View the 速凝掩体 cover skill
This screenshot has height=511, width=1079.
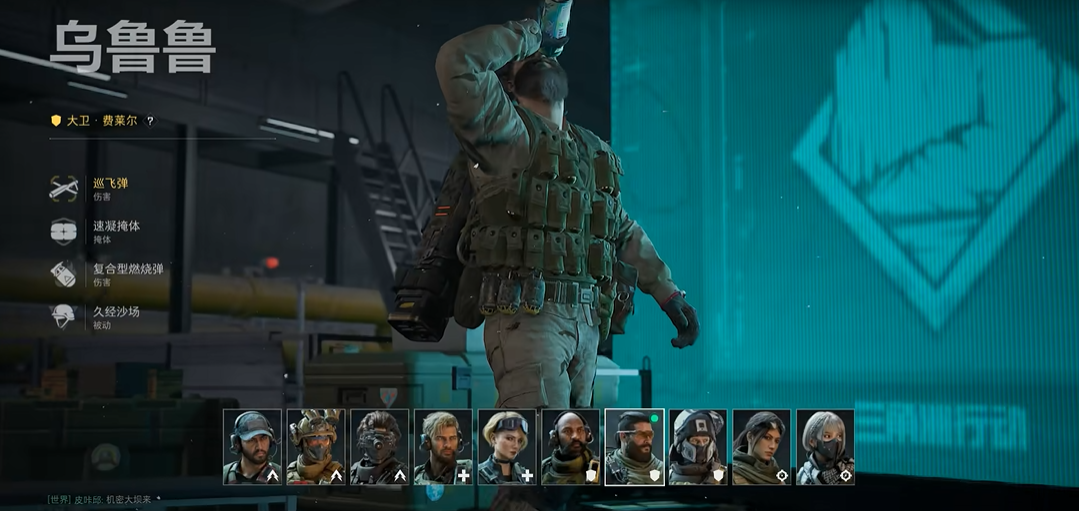tap(116, 231)
